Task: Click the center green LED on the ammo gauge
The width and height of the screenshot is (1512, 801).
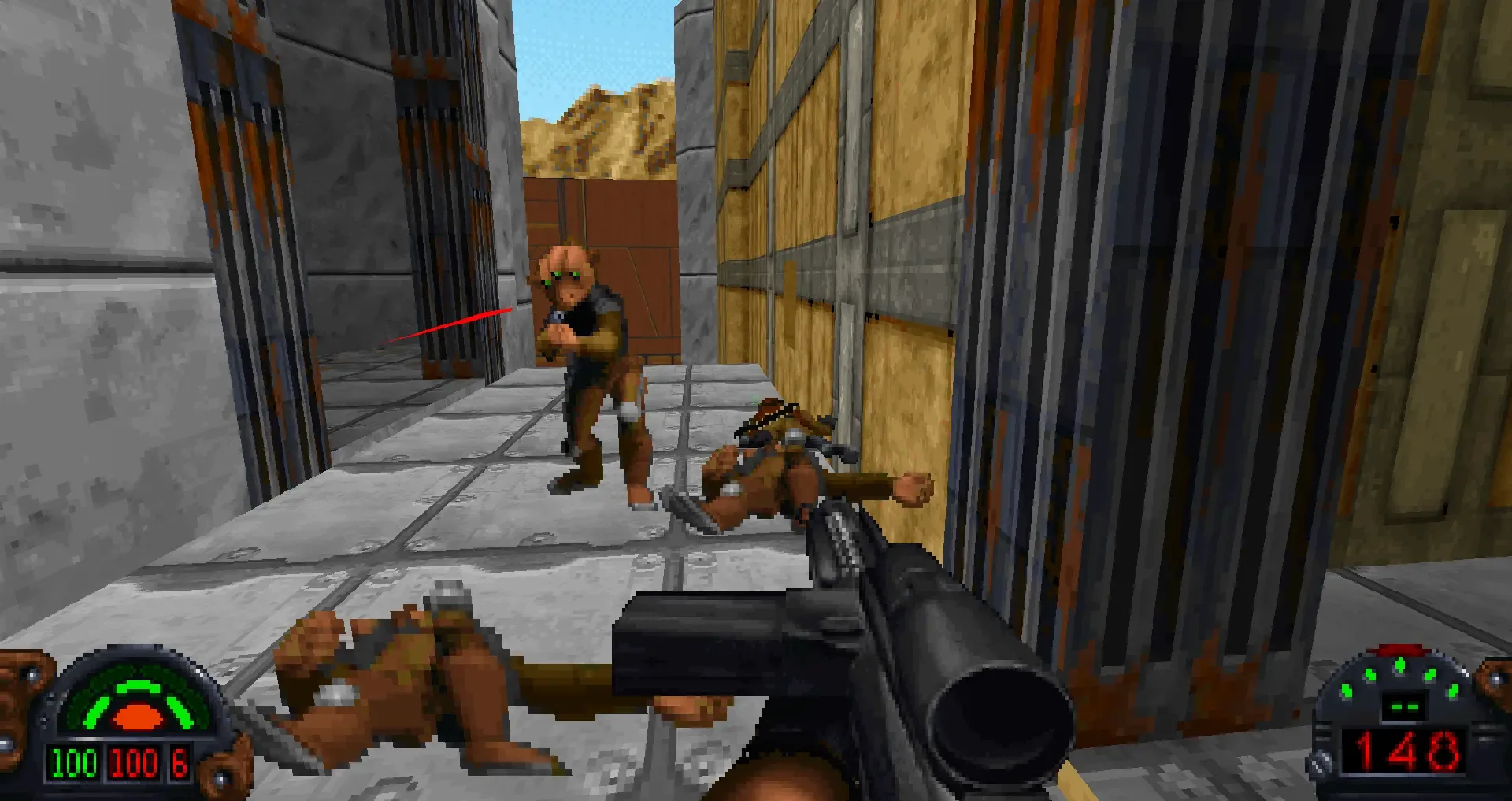Action: click(1400, 666)
